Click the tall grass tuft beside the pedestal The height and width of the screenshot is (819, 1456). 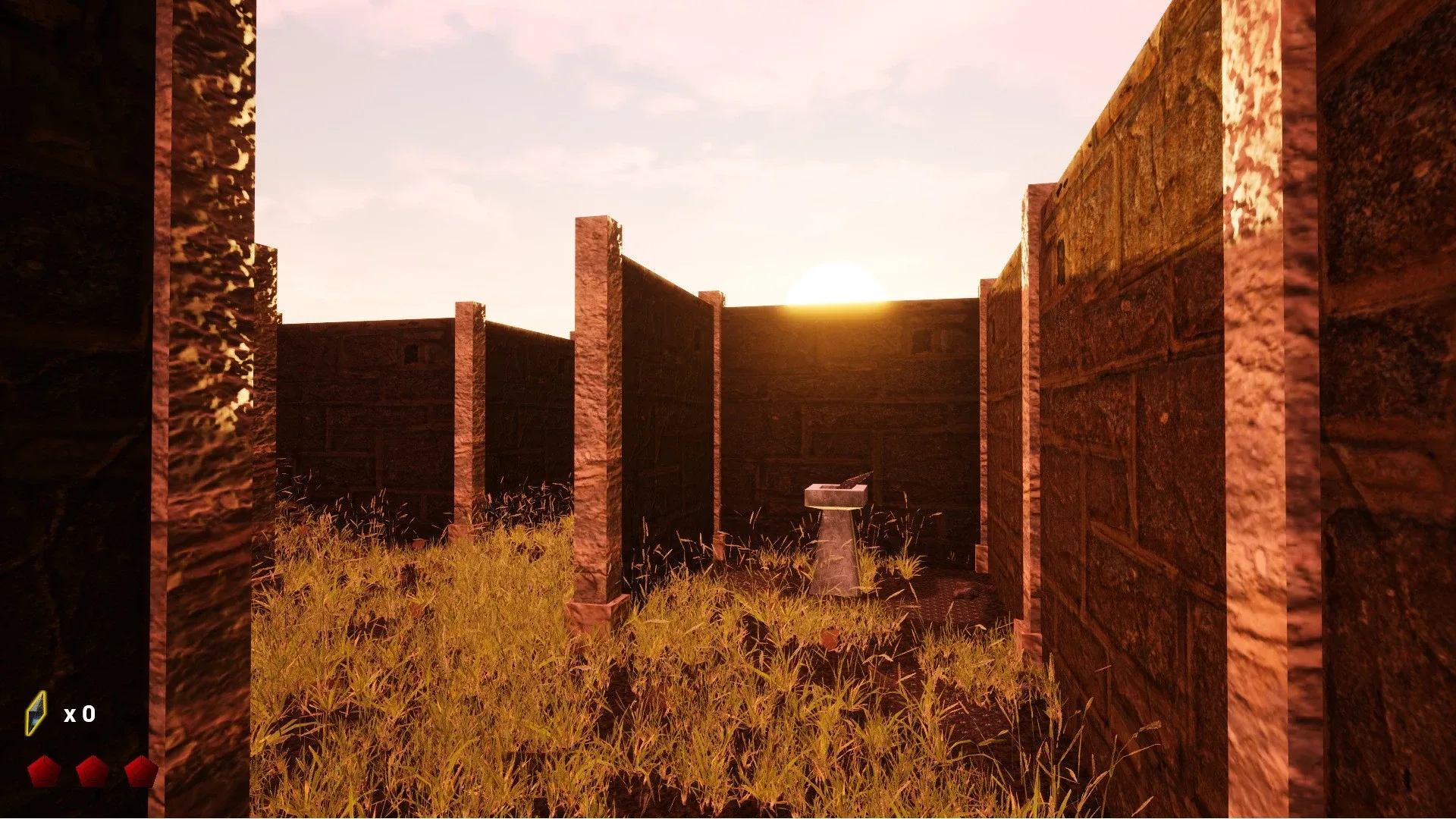point(906,565)
